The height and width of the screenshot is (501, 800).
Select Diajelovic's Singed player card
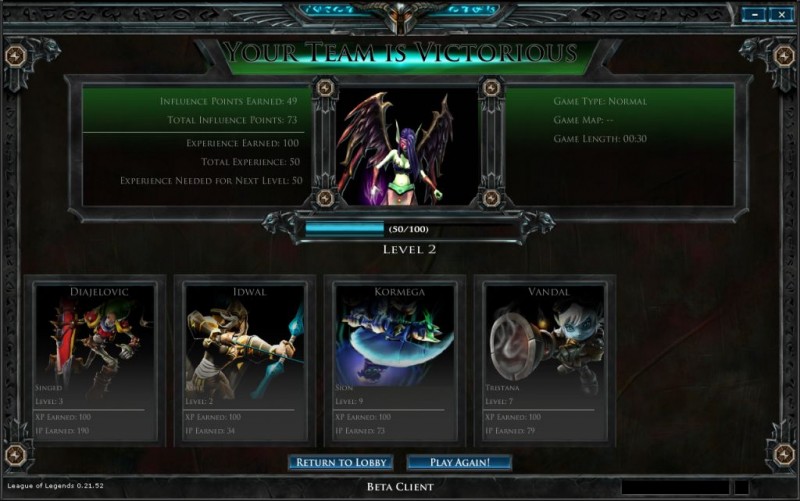[x=95, y=361]
